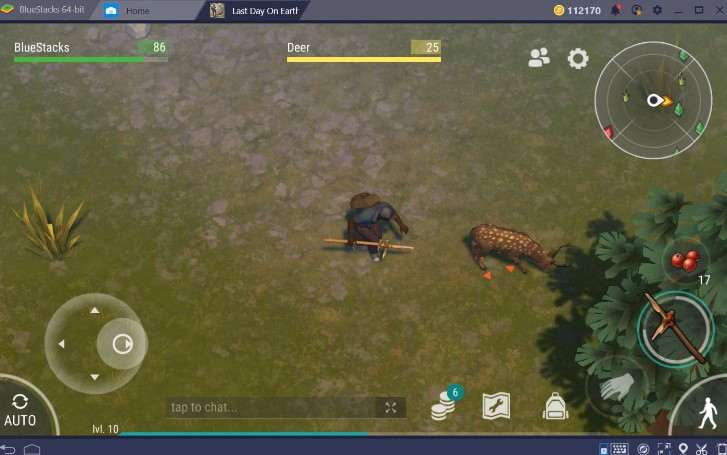Eat berries from the quick slot

click(x=686, y=262)
